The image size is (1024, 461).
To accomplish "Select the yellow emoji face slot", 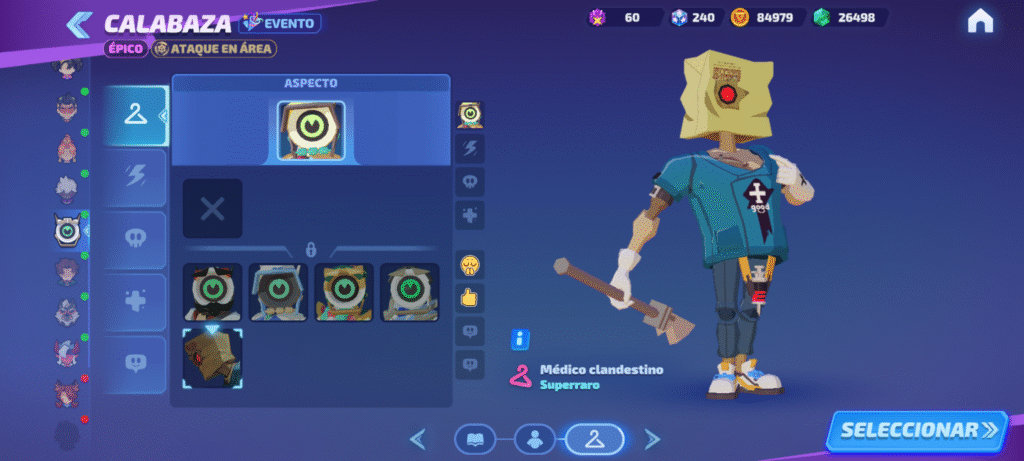I will point(471,265).
